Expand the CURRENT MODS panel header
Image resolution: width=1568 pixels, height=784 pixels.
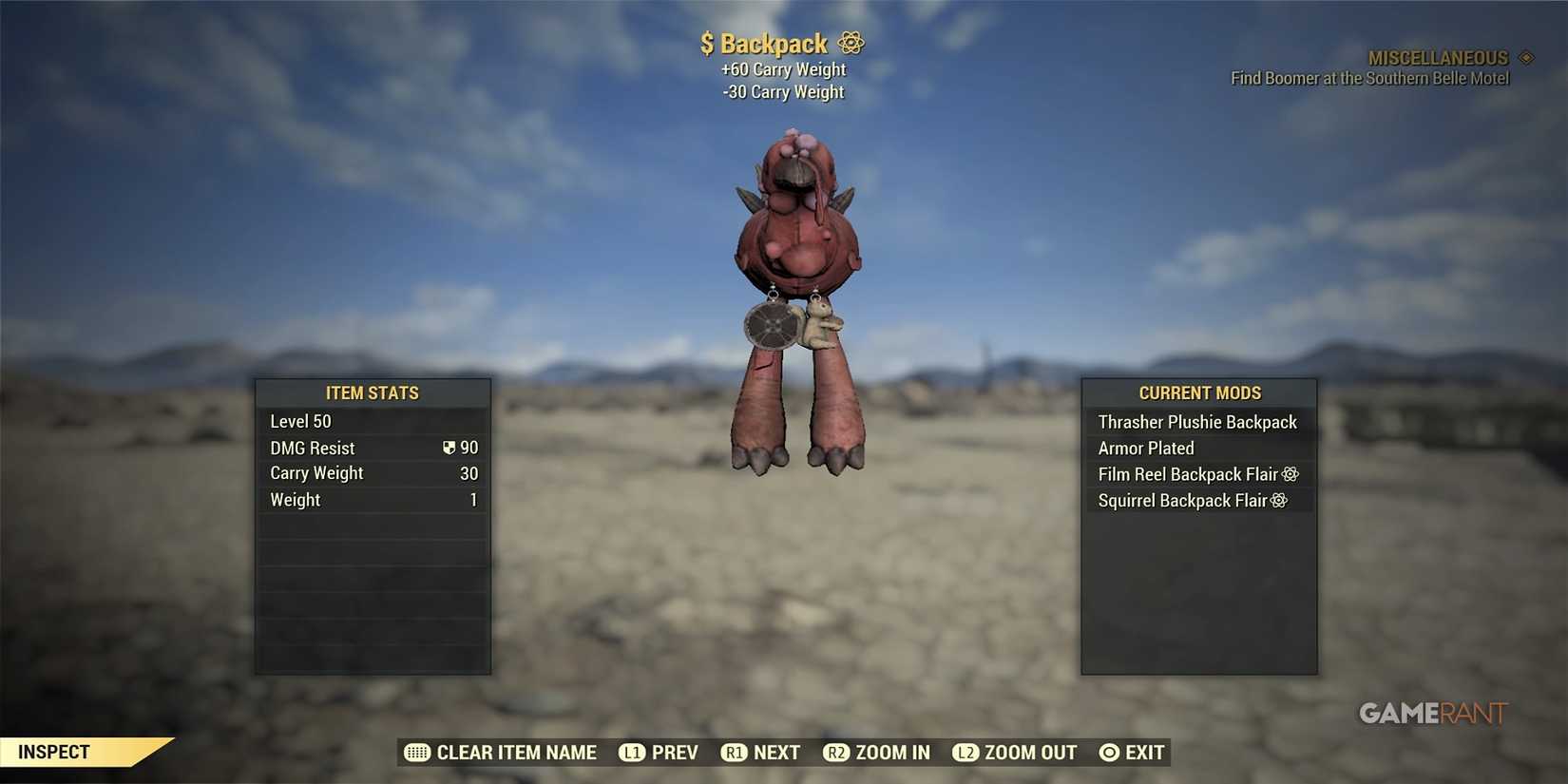click(1199, 392)
